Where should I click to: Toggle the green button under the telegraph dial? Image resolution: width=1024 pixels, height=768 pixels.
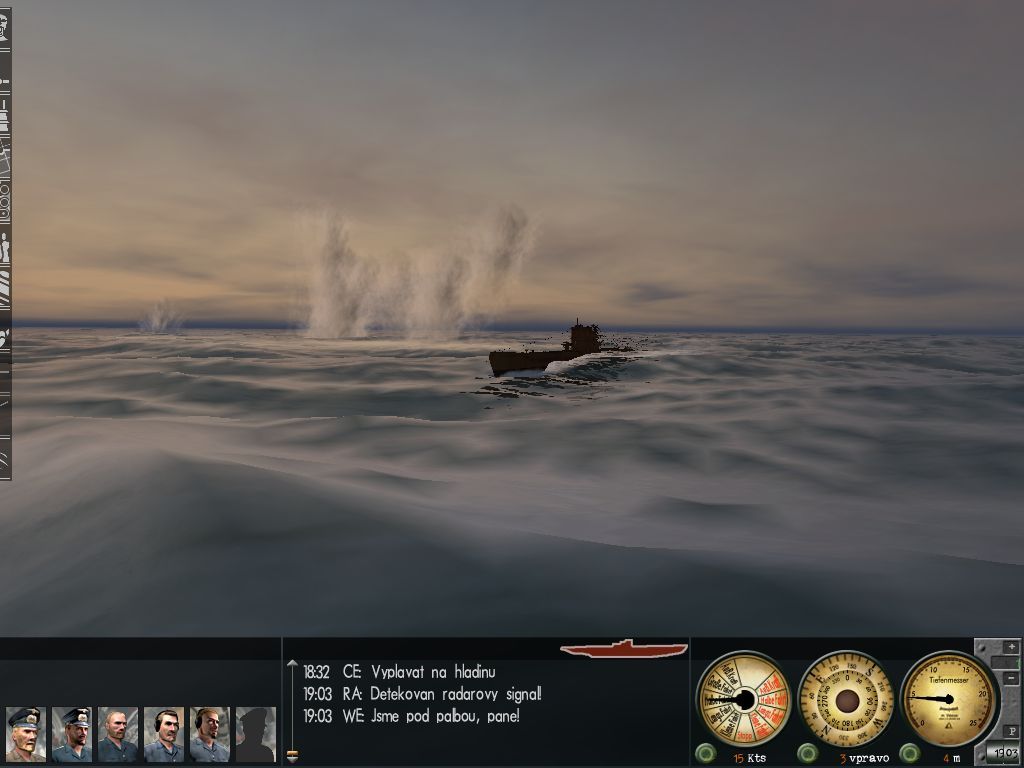[706, 753]
